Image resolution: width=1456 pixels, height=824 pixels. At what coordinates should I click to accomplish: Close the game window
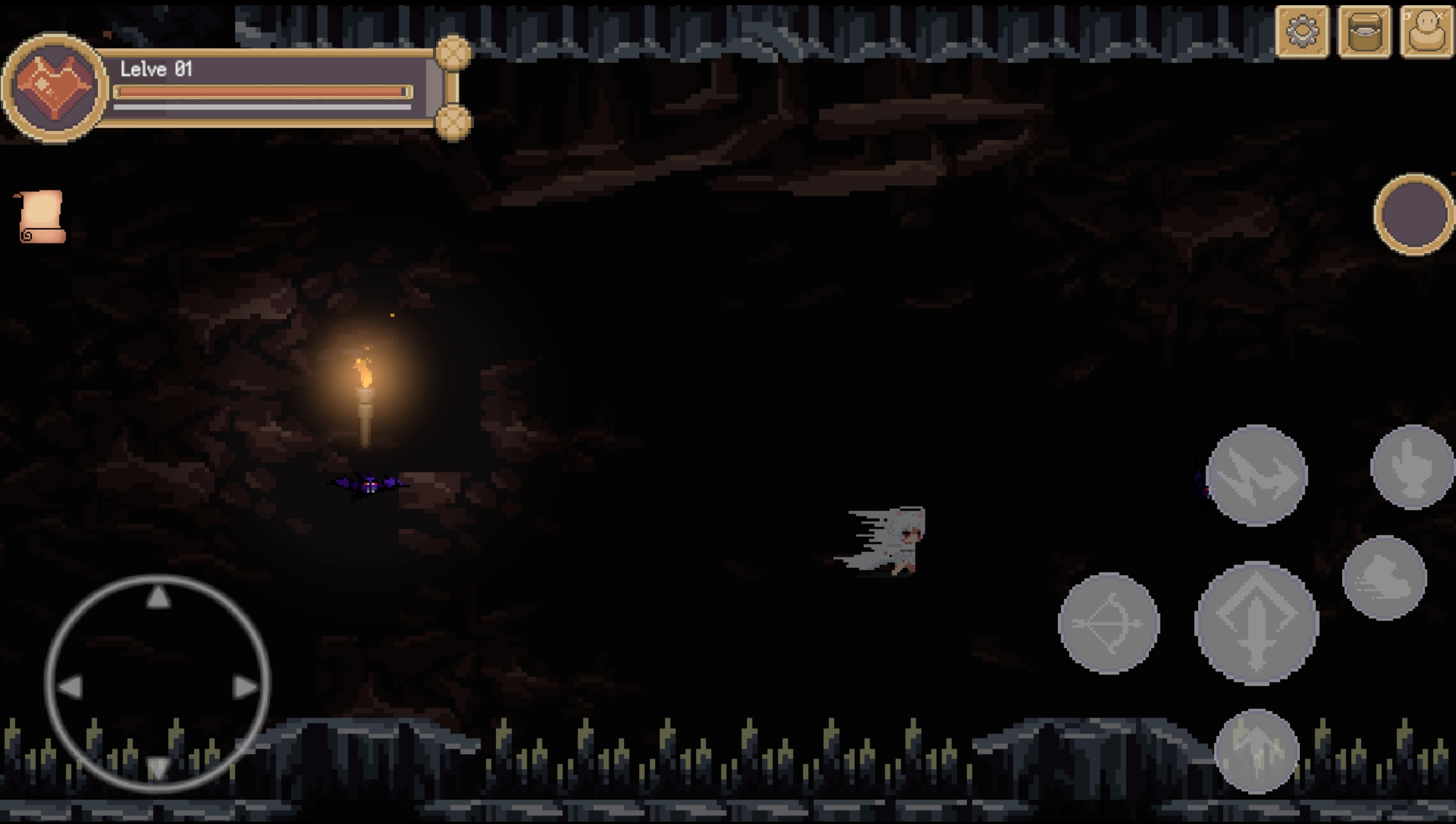1439,16
